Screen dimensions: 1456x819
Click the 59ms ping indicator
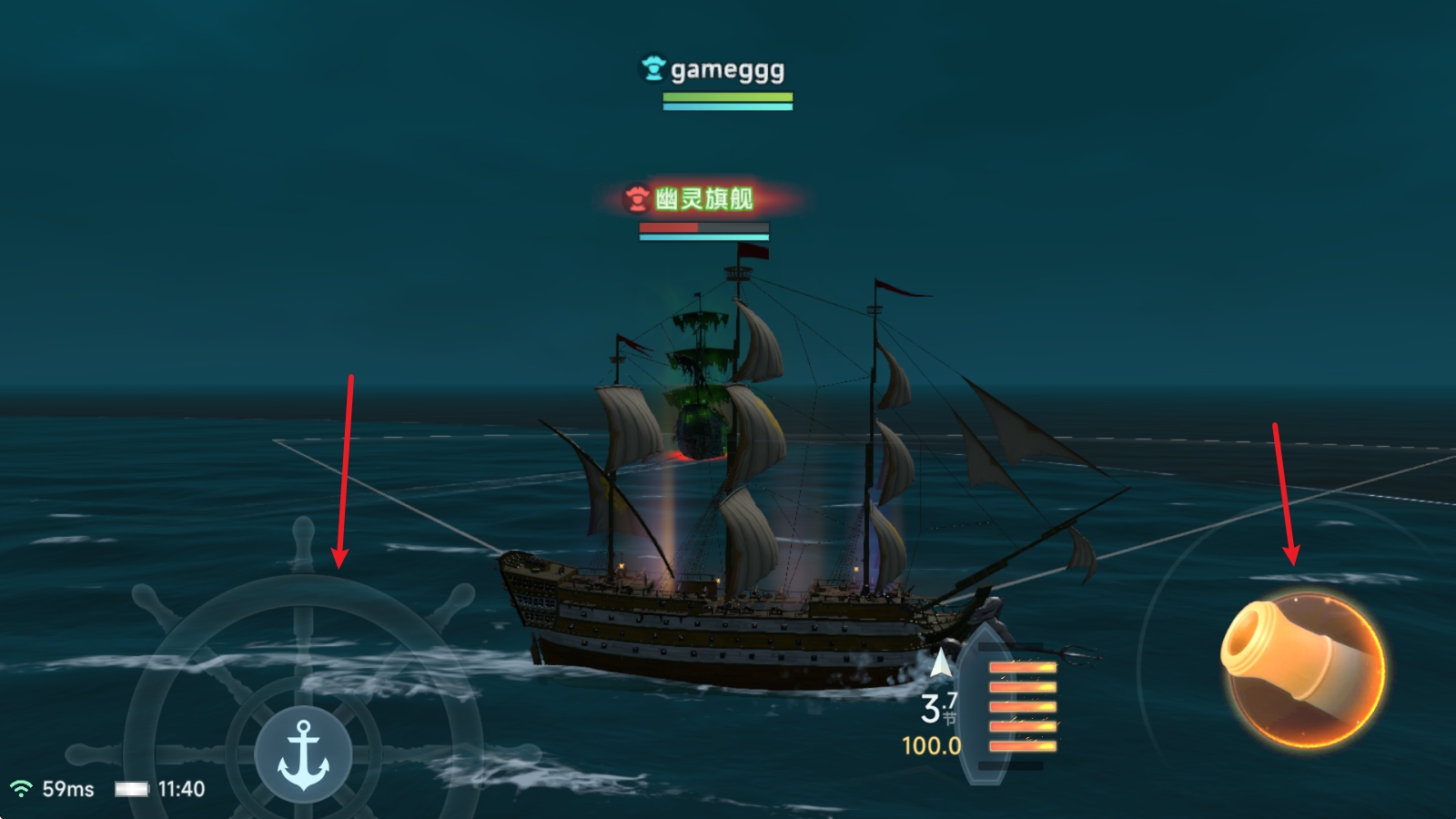pyautogui.click(x=66, y=788)
